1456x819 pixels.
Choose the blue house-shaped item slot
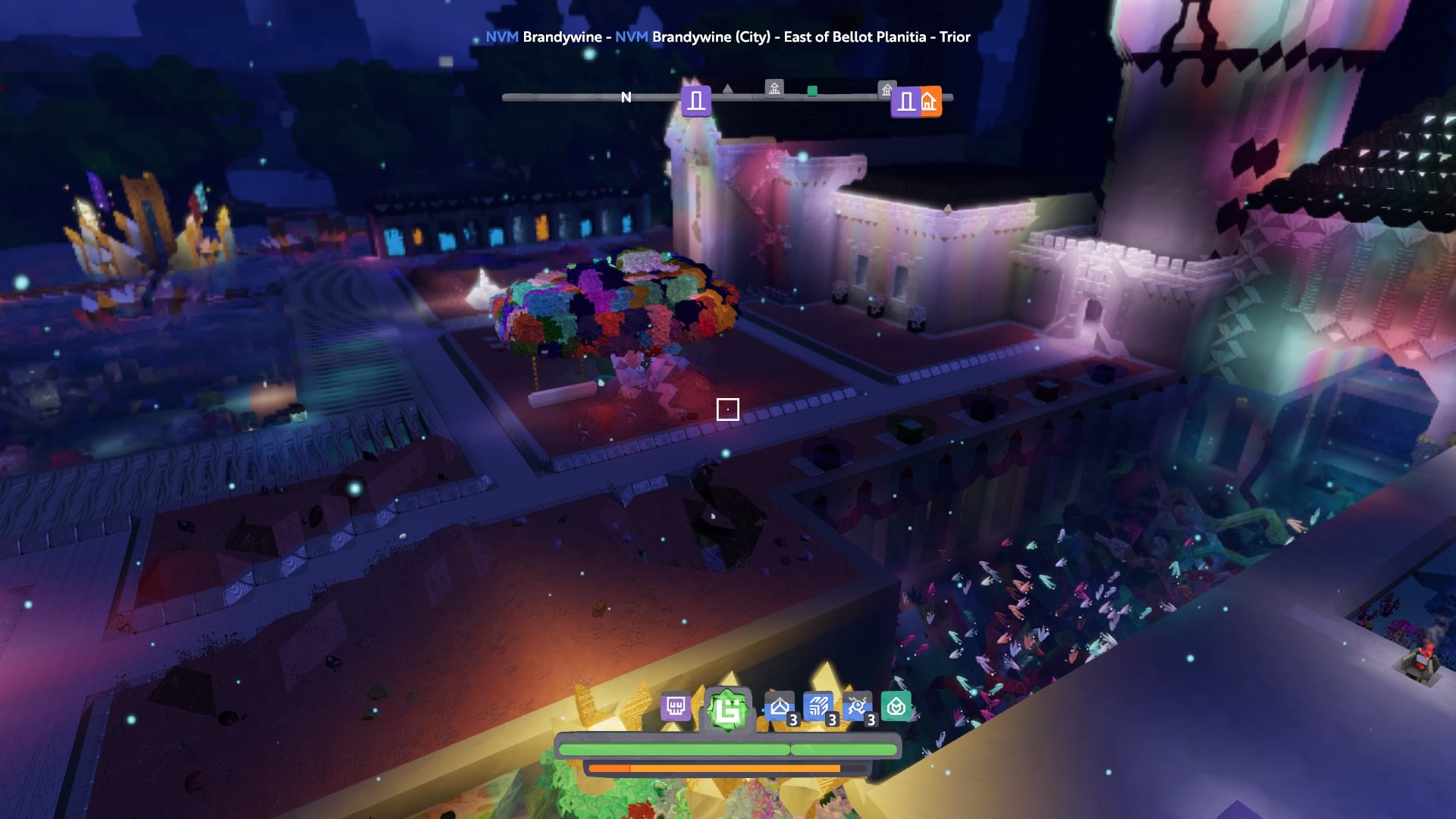coord(779,708)
